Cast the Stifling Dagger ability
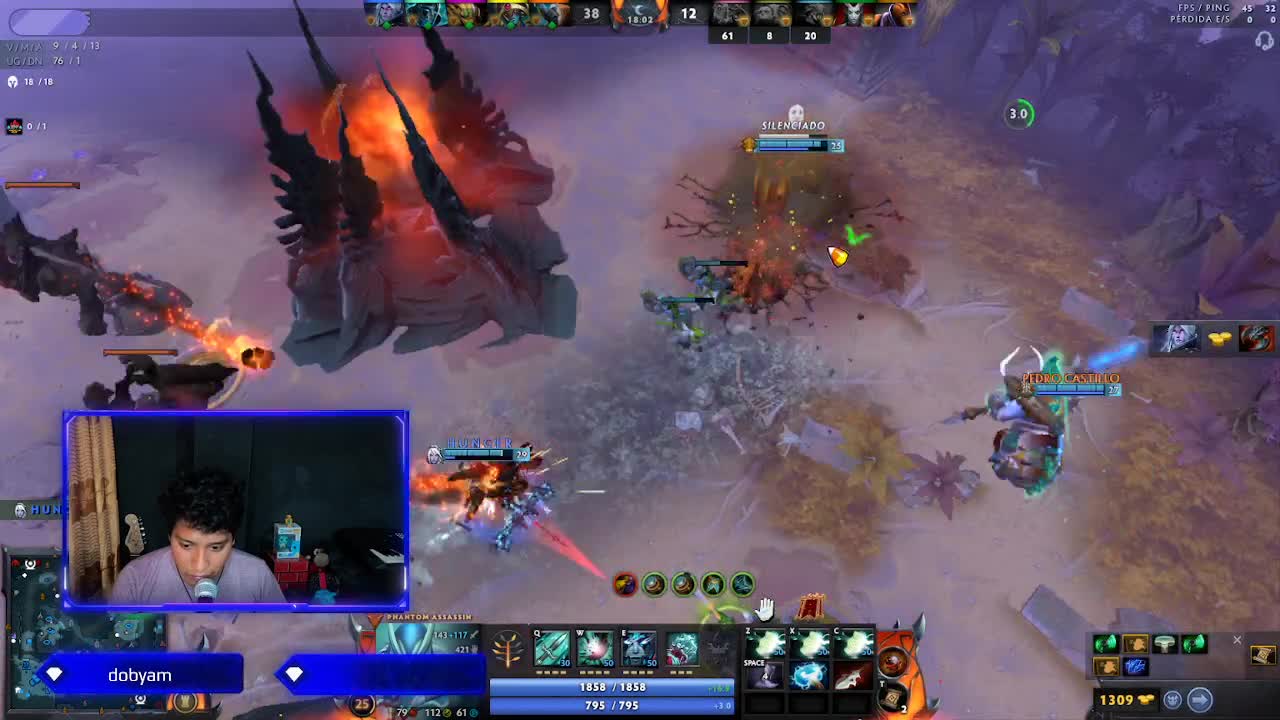 coord(551,649)
